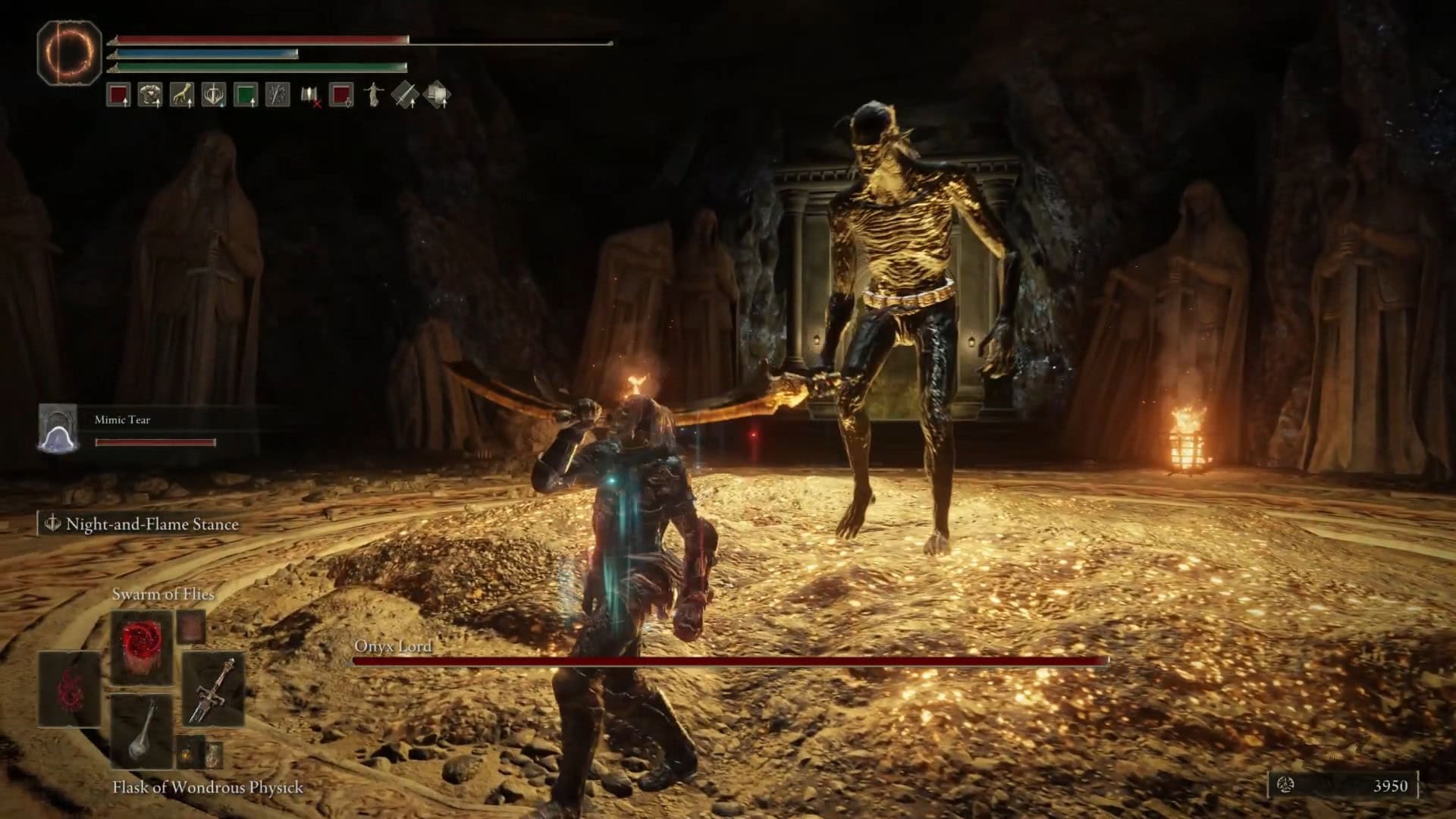
Task: Click the map-with-red-X status icon
Action: [310, 96]
